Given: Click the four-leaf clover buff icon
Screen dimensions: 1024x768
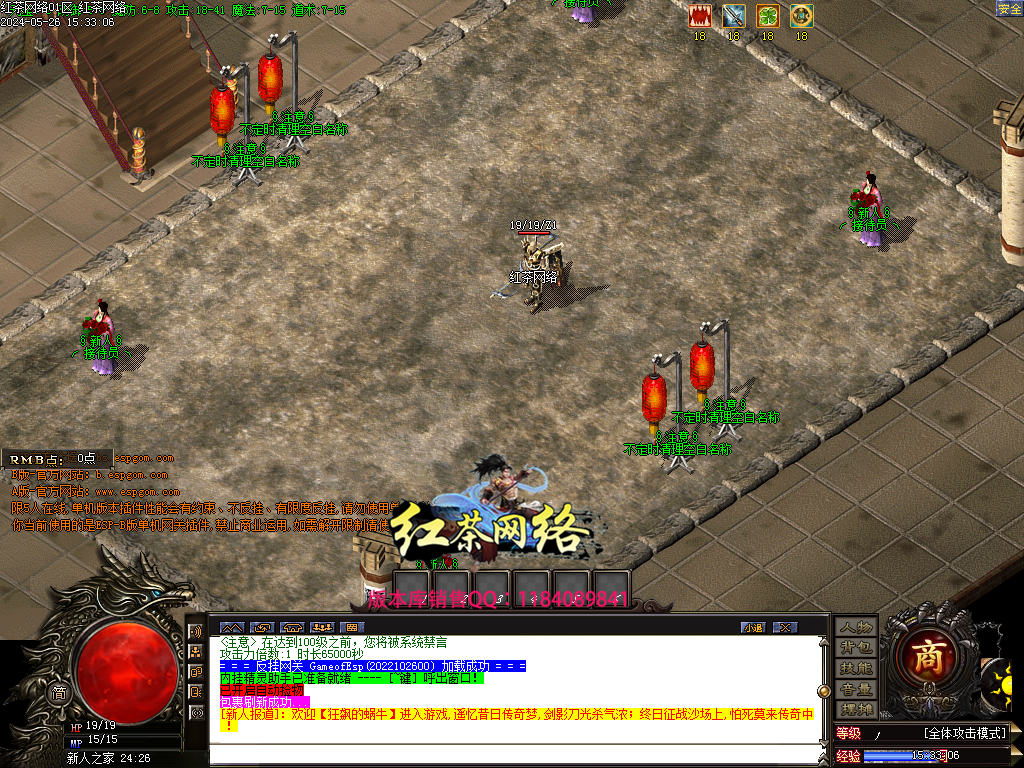Looking at the screenshot, I should [x=767, y=16].
